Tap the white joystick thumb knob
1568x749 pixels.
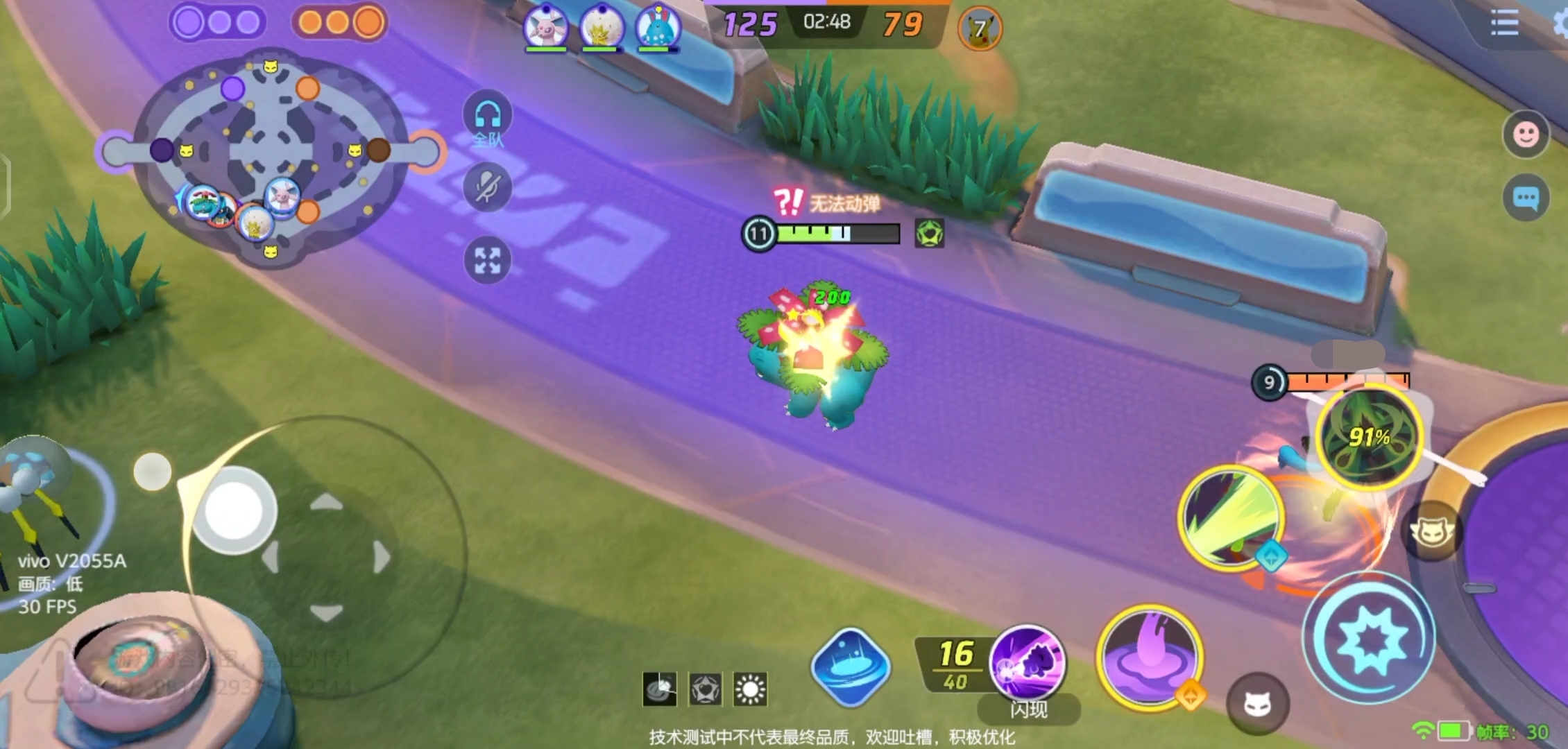pos(233,511)
